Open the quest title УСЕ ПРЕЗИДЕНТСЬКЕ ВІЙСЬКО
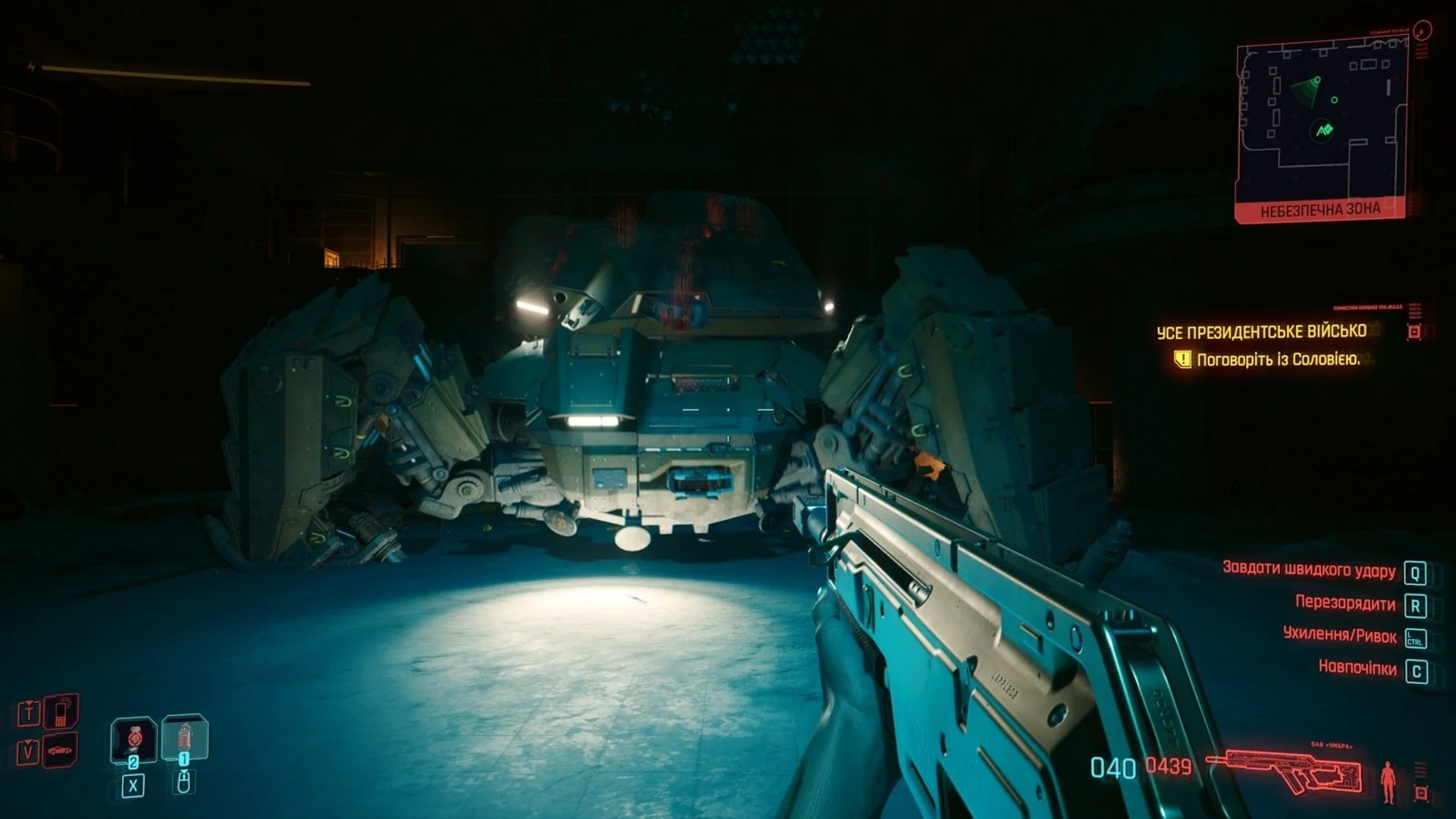The width and height of the screenshot is (1456, 819). click(1265, 332)
